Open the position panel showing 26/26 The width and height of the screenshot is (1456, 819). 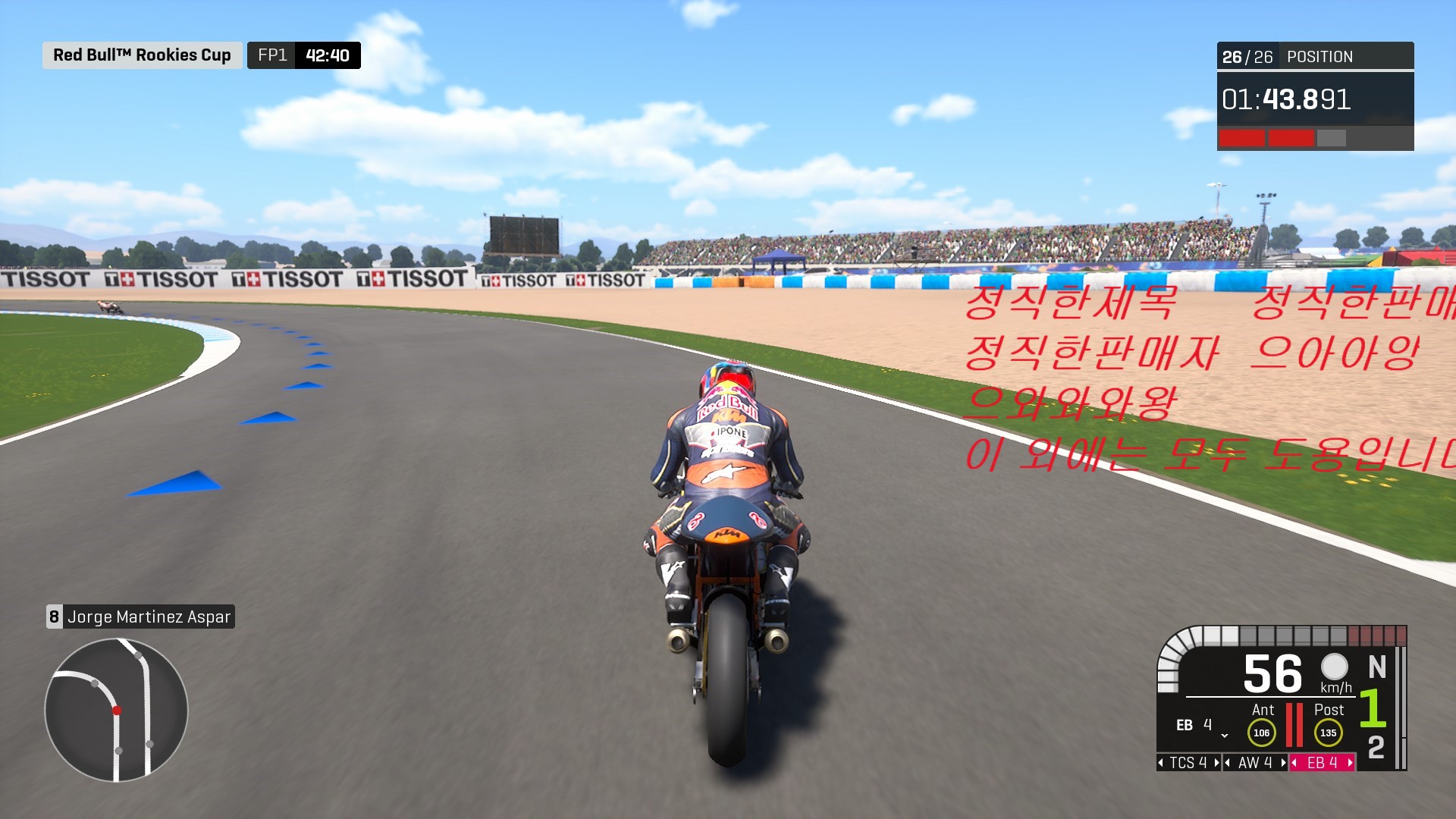1315,57
